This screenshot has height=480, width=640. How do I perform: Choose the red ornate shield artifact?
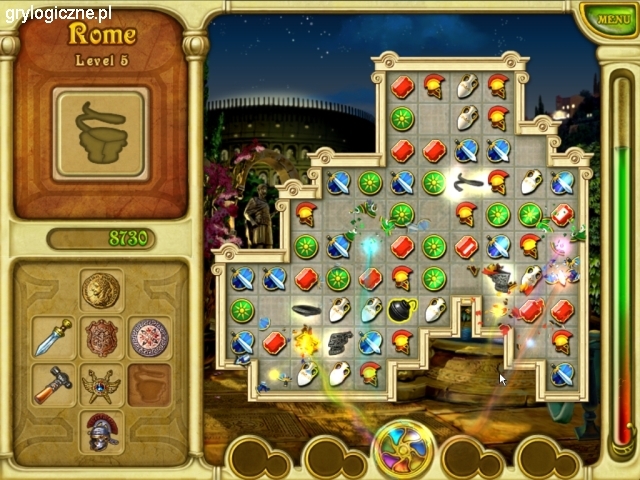[x=100, y=337]
